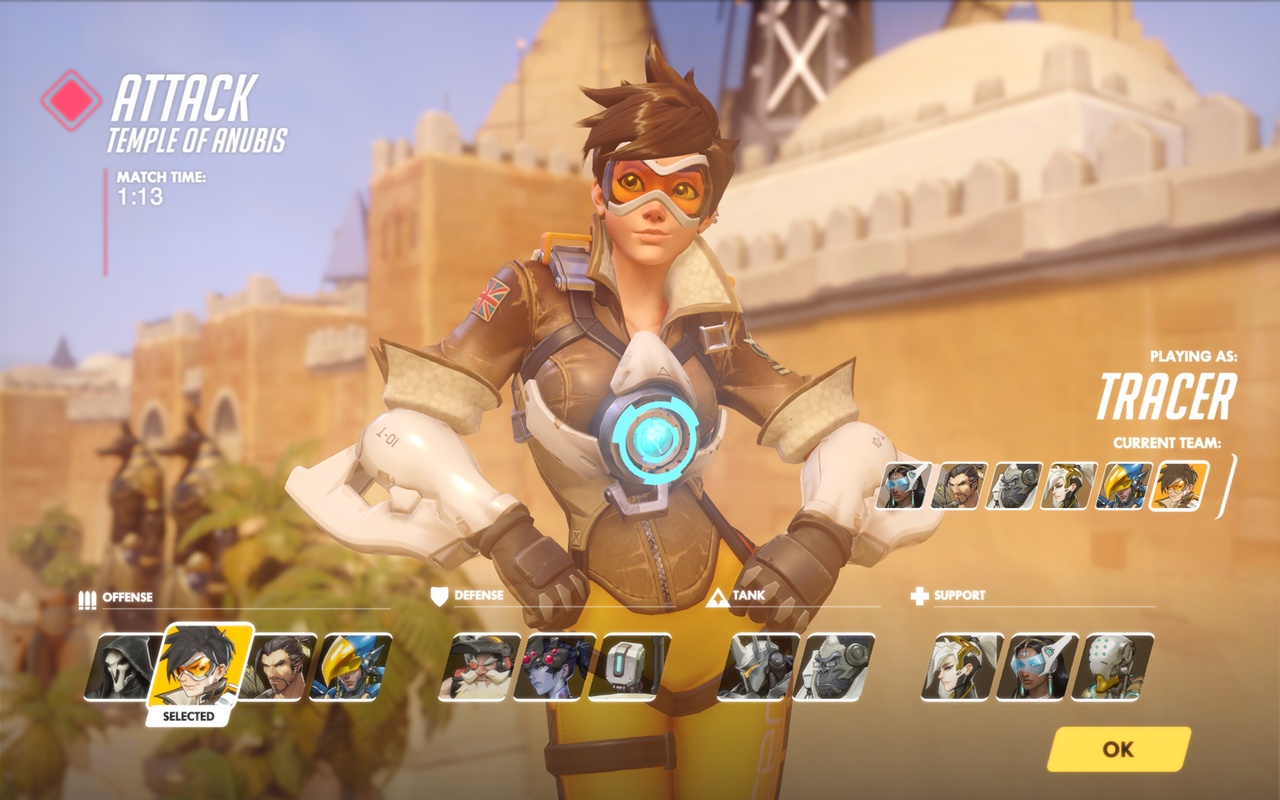Click the Defense shield icon
Image resolution: width=1280 pixels, height=800 pixels.
tap(440, 597)
